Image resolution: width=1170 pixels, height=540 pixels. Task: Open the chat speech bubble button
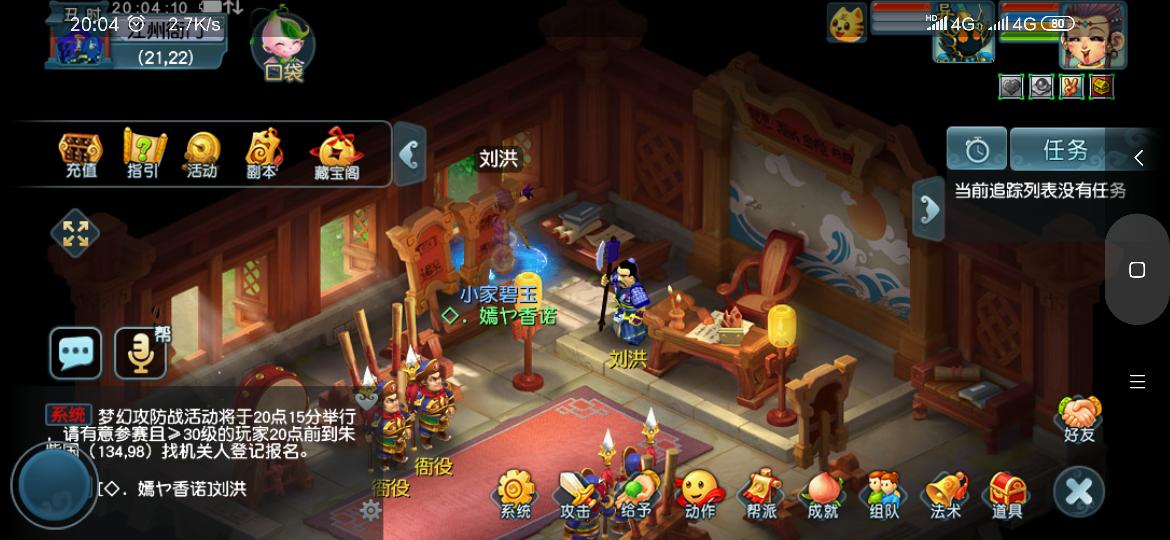(x=76, y=353)
